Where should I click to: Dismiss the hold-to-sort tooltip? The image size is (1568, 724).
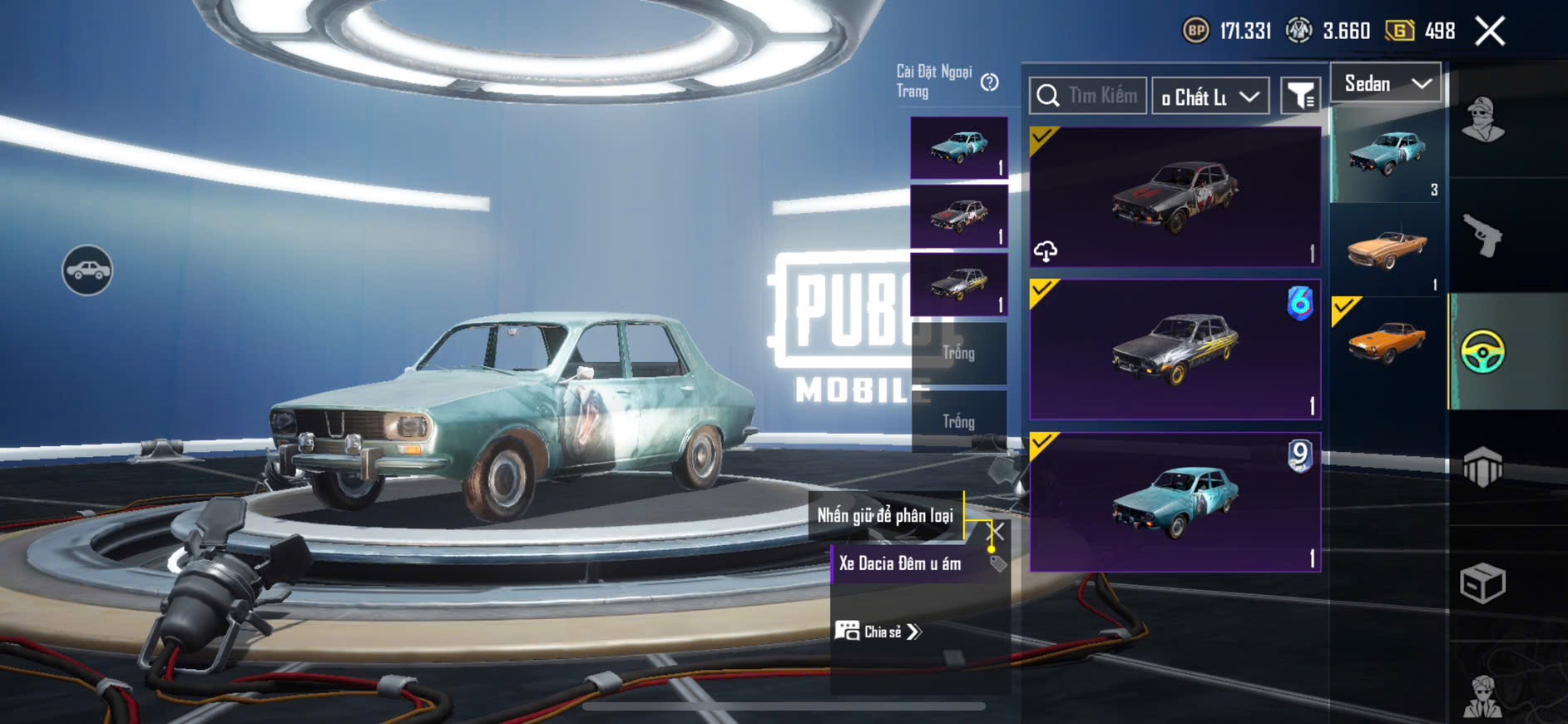pos(996,530)
